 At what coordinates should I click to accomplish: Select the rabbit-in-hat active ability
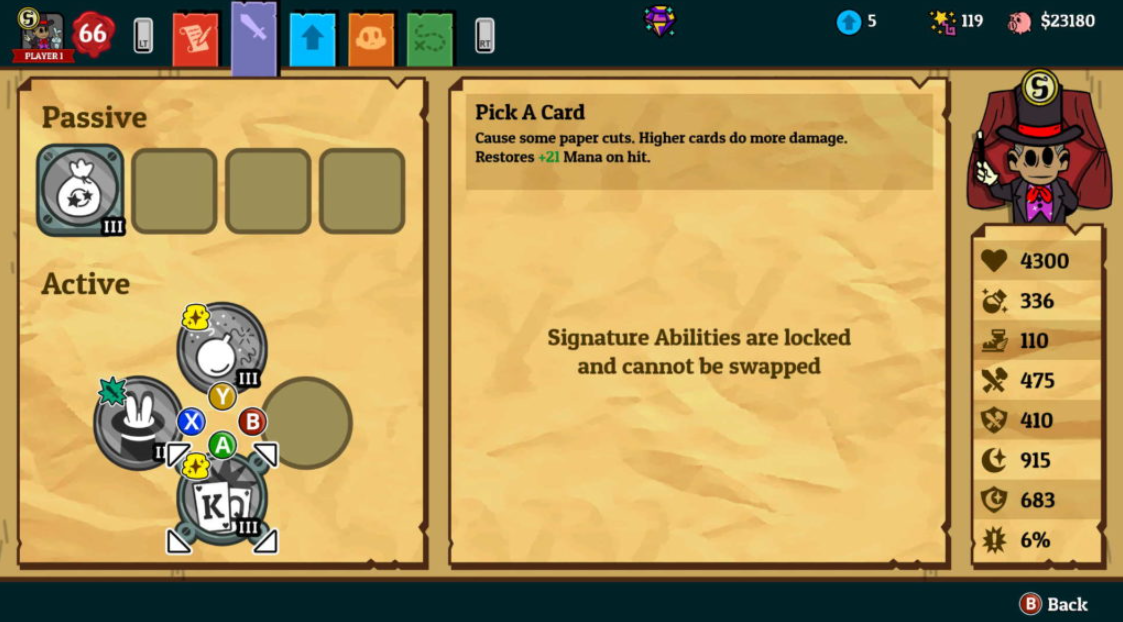[137, 422]
